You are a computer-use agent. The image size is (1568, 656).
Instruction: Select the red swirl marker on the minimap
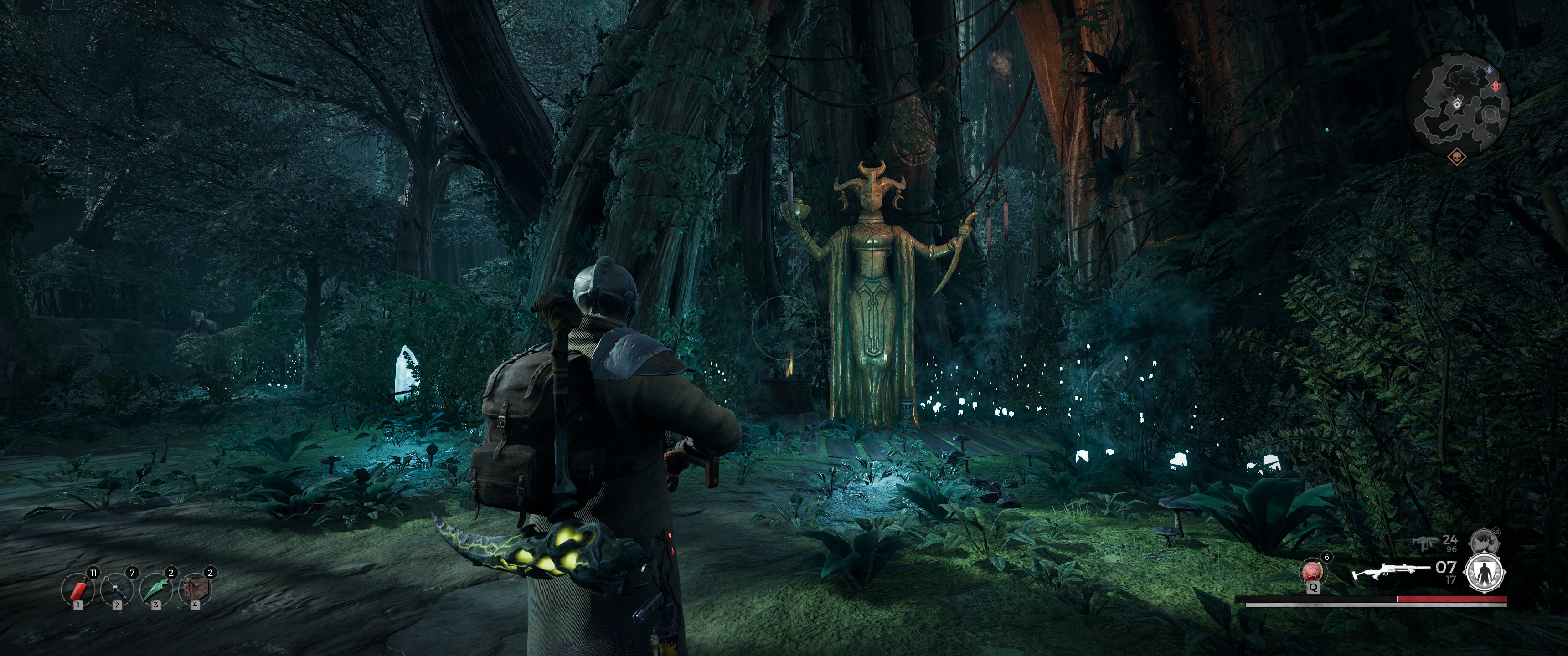coord(1496,87)
